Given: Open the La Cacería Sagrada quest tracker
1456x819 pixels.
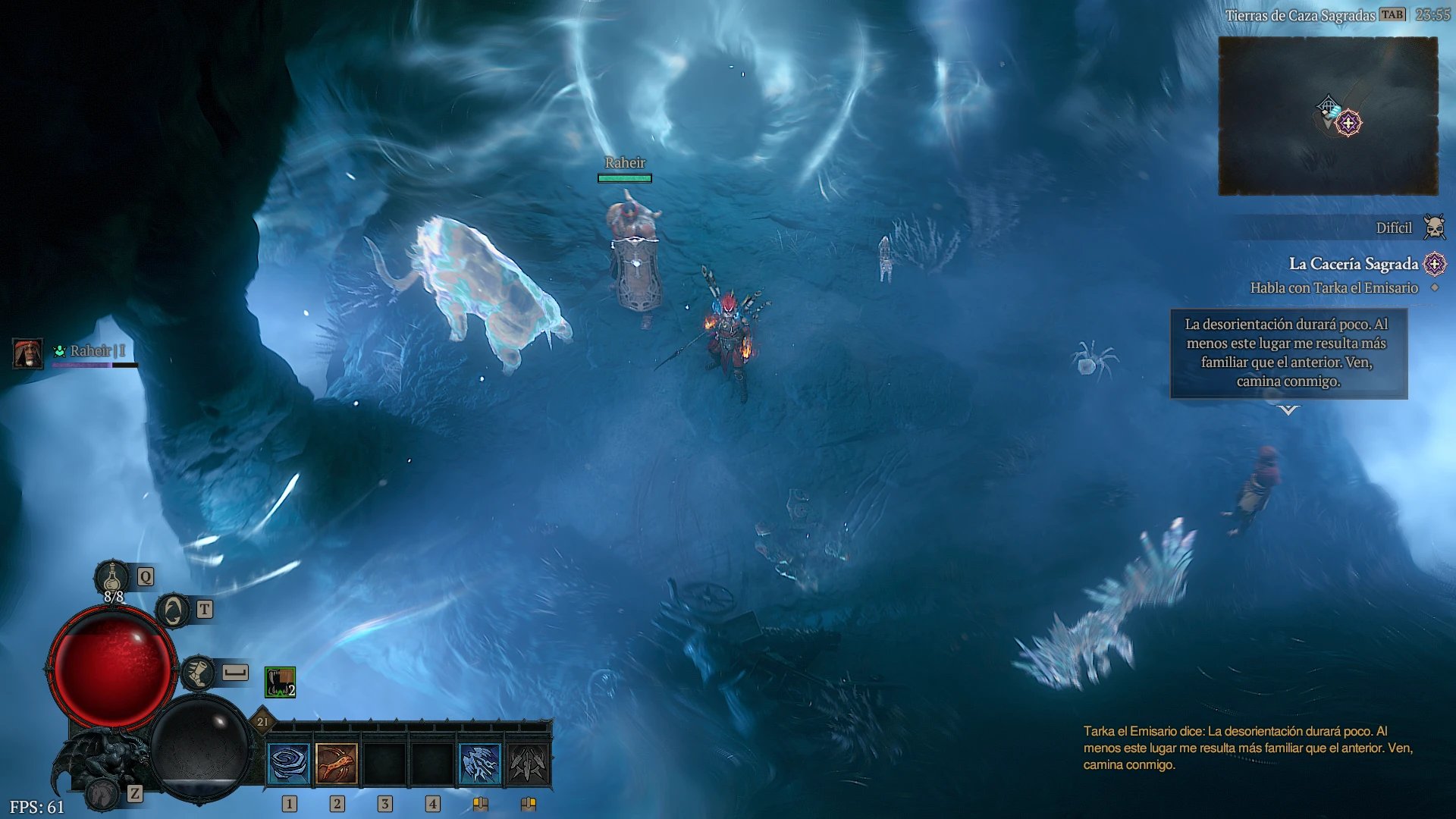Looking at the screenshot, I should tap(1353, 264).
